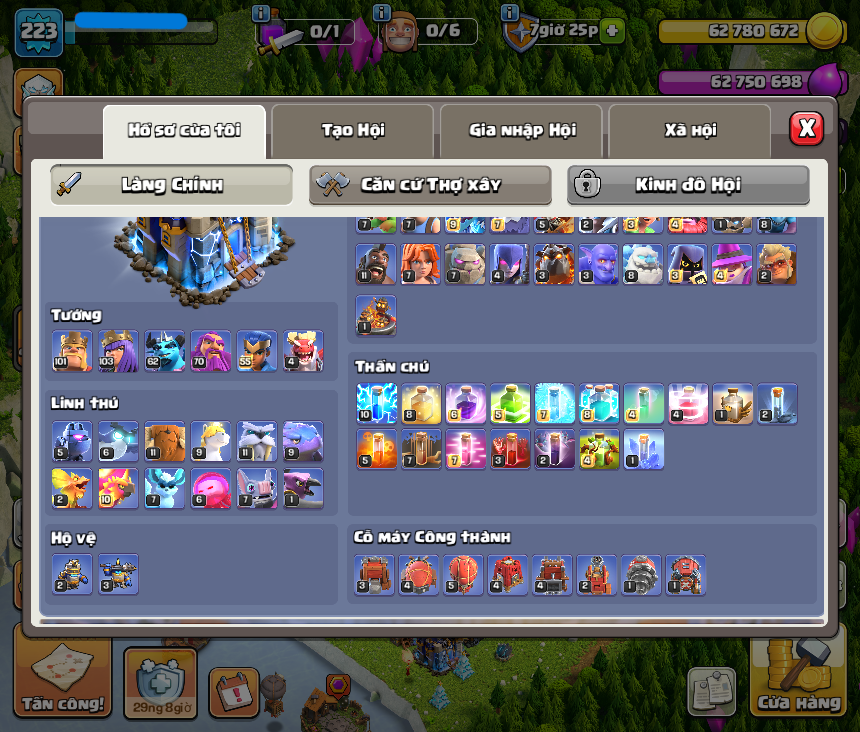
Task: Click the Grand Warden hero icon
Action: (210, 351)
